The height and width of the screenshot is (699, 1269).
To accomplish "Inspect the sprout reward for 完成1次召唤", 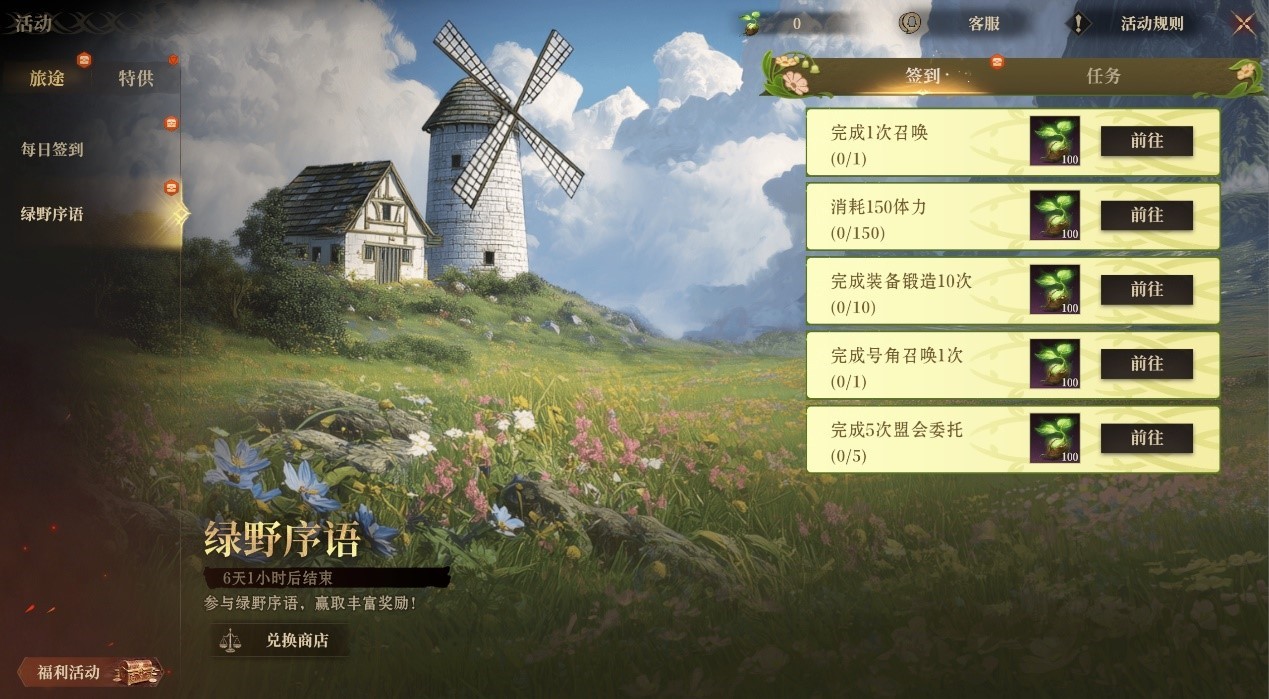I will point(1055,141).
